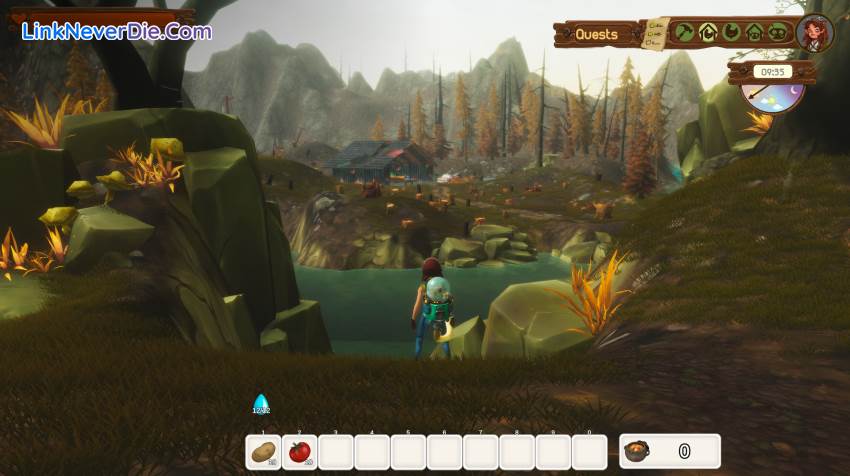Open the glasses and mustache menu icon
The height and width of the screenshot is (476, 850).
click(778, 32)
